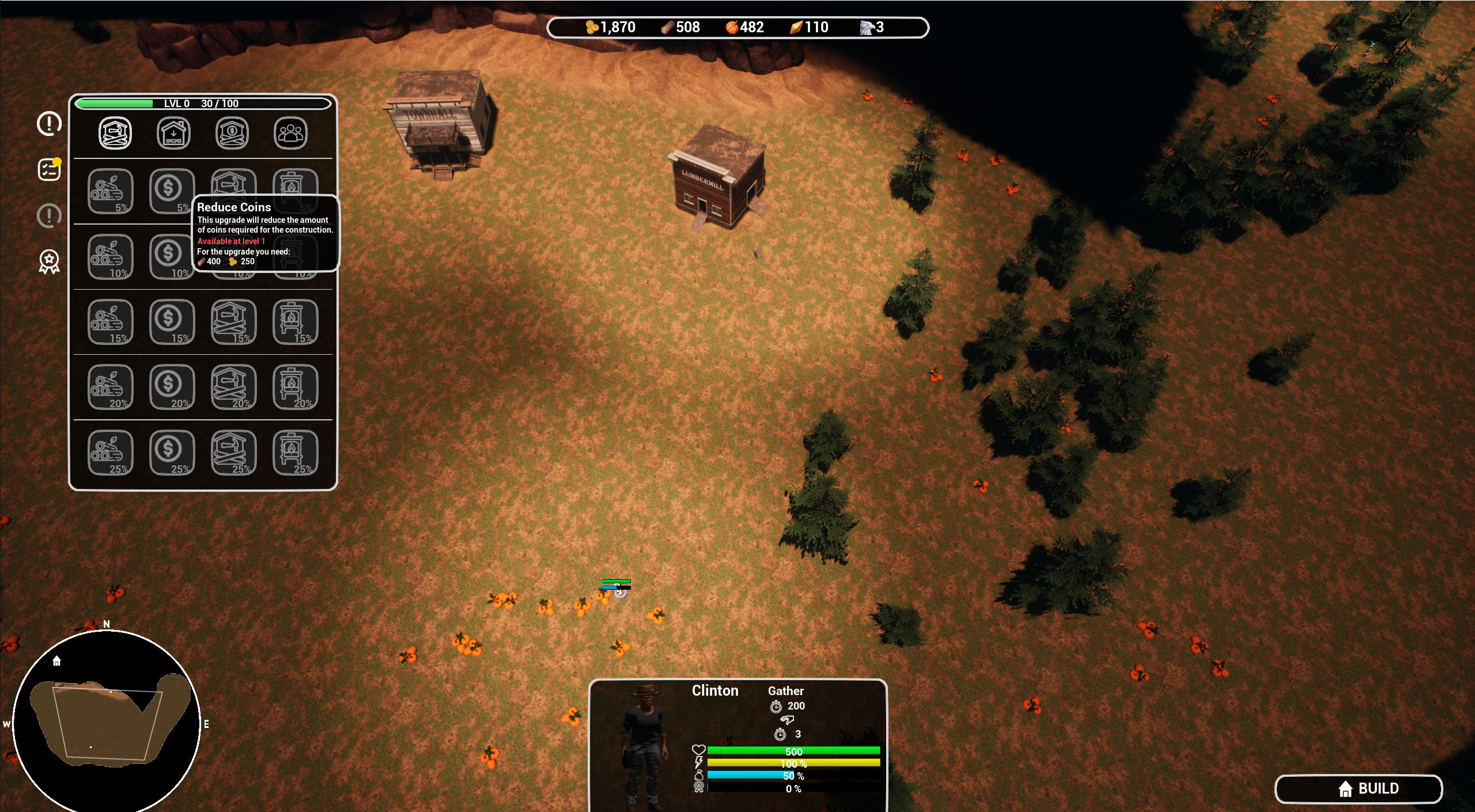Select the construction upgrades tab

pyautogui.click(x=115, y=132)
